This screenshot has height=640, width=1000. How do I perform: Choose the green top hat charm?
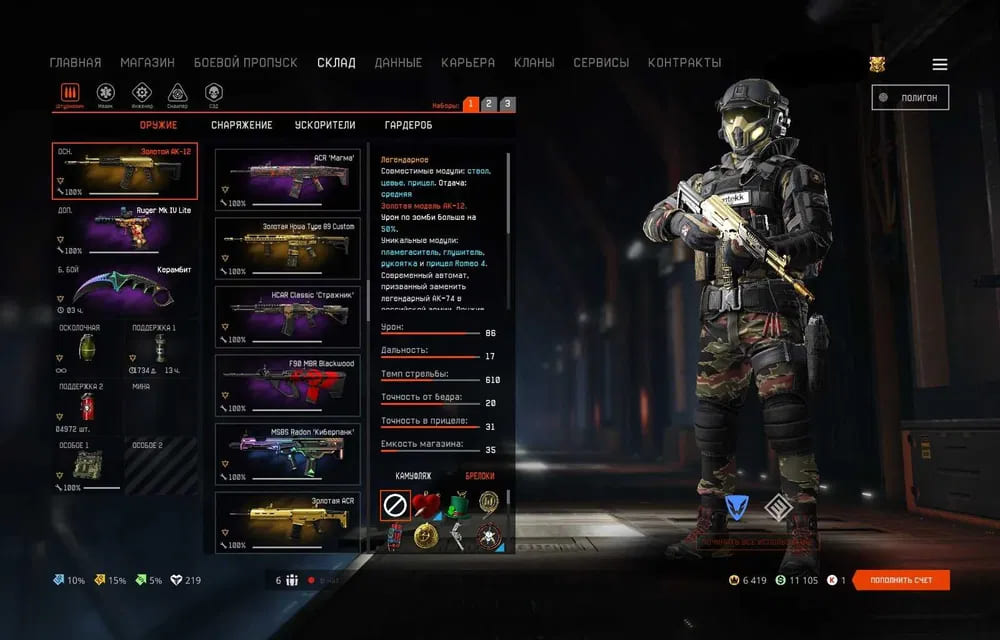coord(458,505)
